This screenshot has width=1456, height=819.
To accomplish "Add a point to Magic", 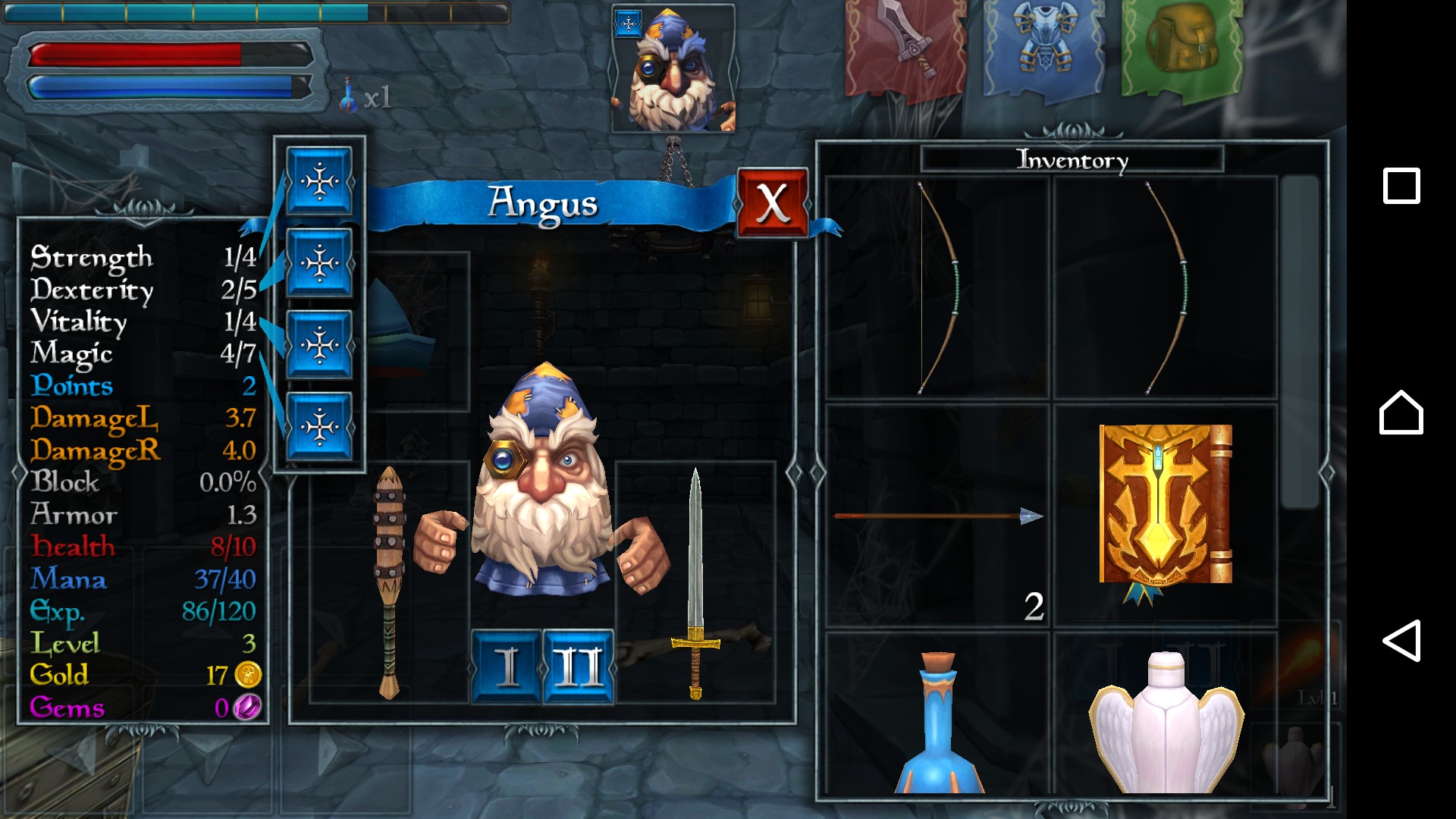I will tap(319, 426).
